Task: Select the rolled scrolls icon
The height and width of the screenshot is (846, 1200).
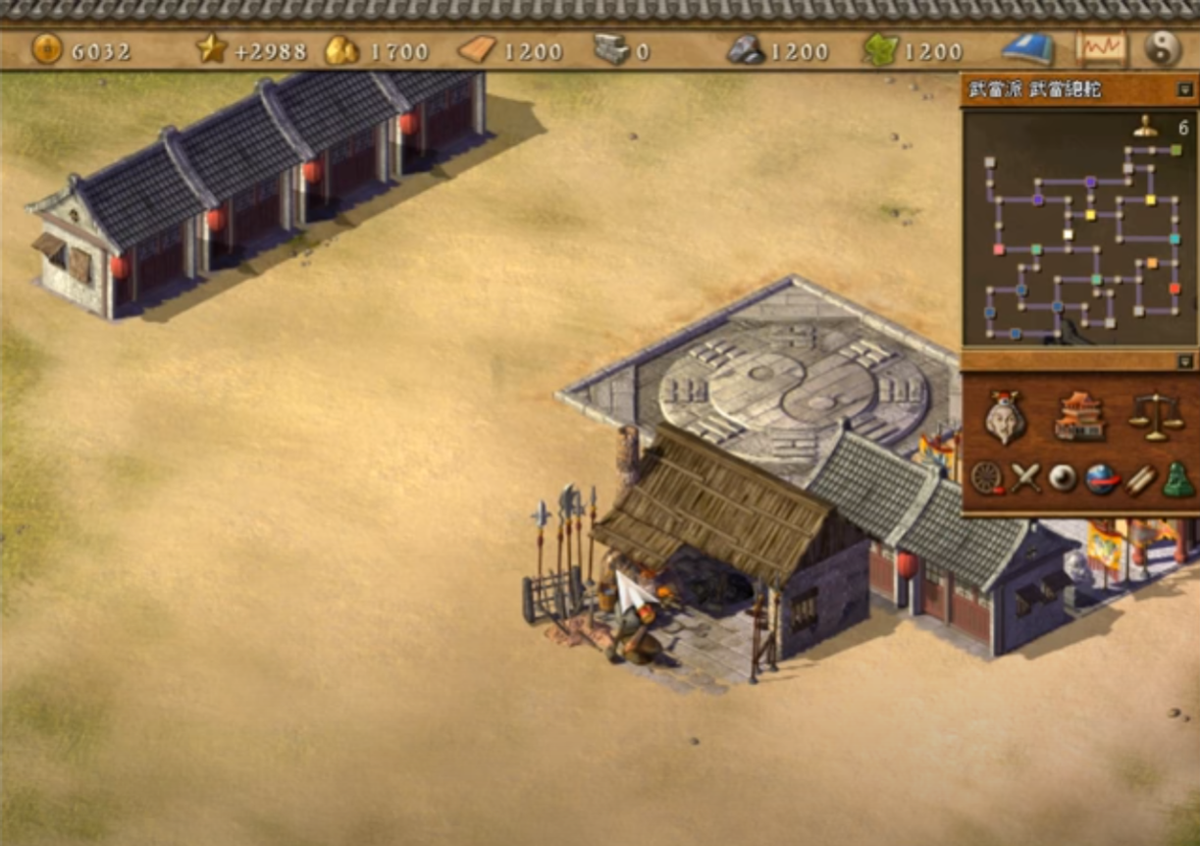Action: click(1141, 478)
